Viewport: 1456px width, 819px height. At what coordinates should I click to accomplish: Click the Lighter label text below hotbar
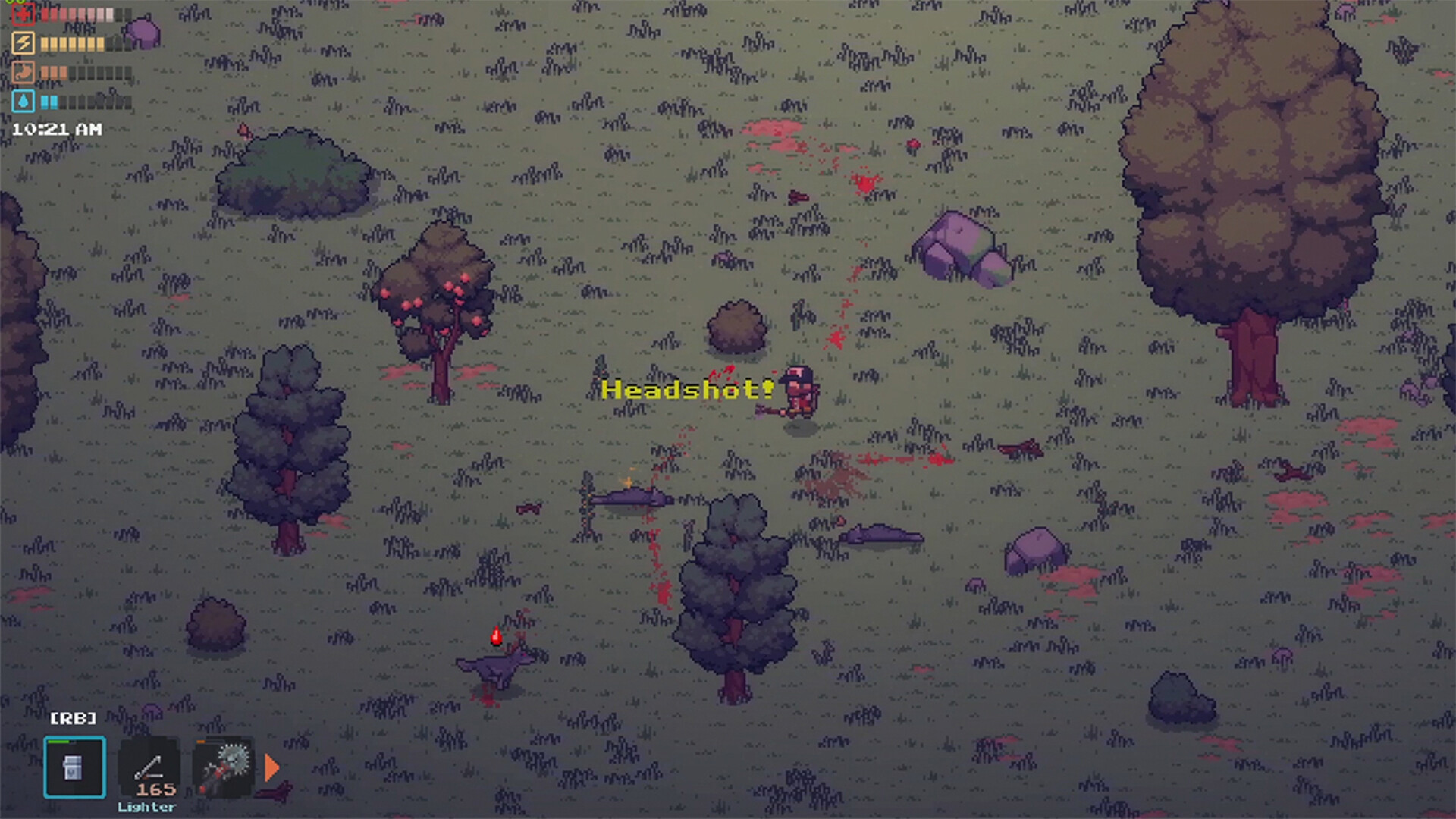tap(147, 807)
